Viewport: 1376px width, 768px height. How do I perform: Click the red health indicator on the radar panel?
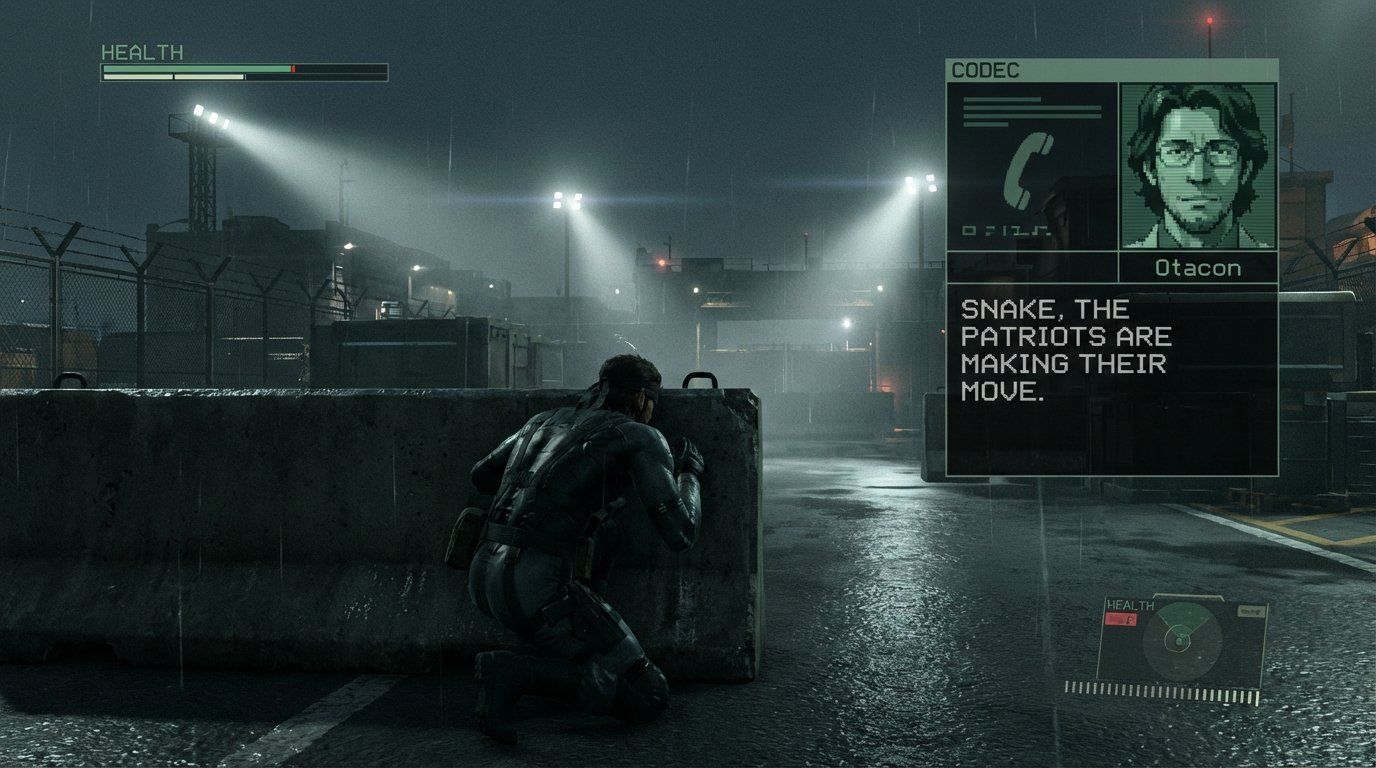pyautogui.click(x=1120, y=618)
